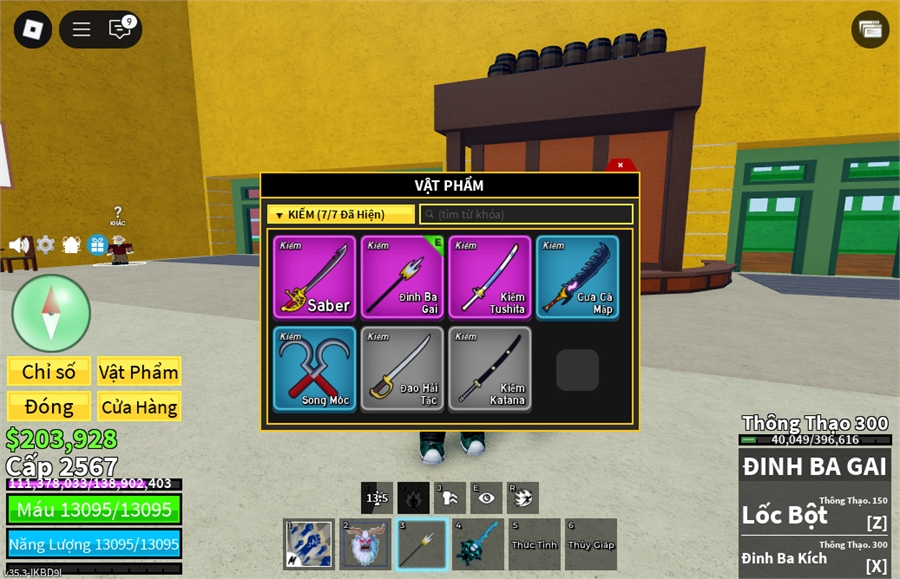Open the Cửa Hàng shop
The width and height of the screenshot is (900, 579).
139,406
